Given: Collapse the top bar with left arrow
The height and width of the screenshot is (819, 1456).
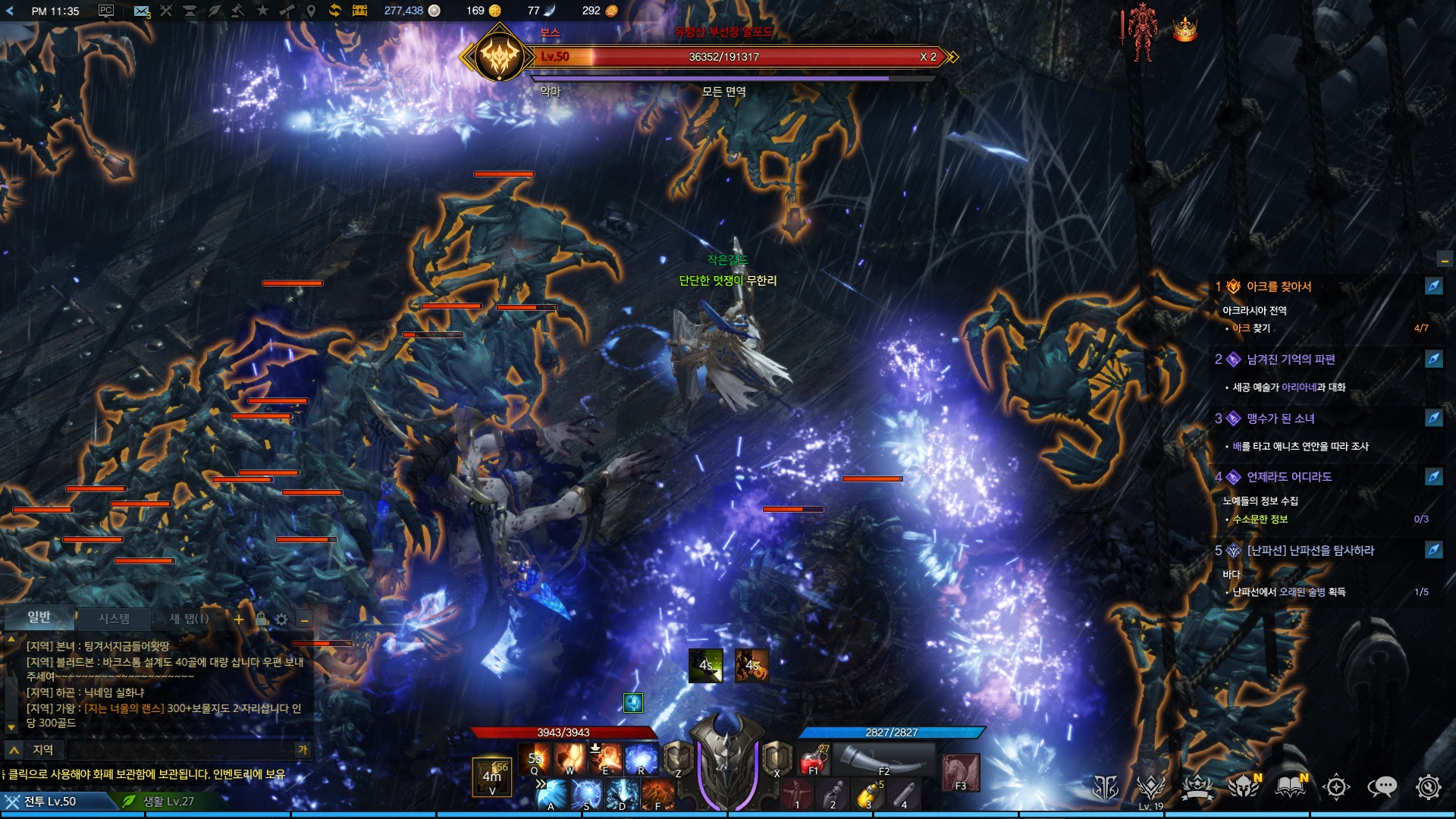Looking at the screenshot, I should click(x=10, y=11).
